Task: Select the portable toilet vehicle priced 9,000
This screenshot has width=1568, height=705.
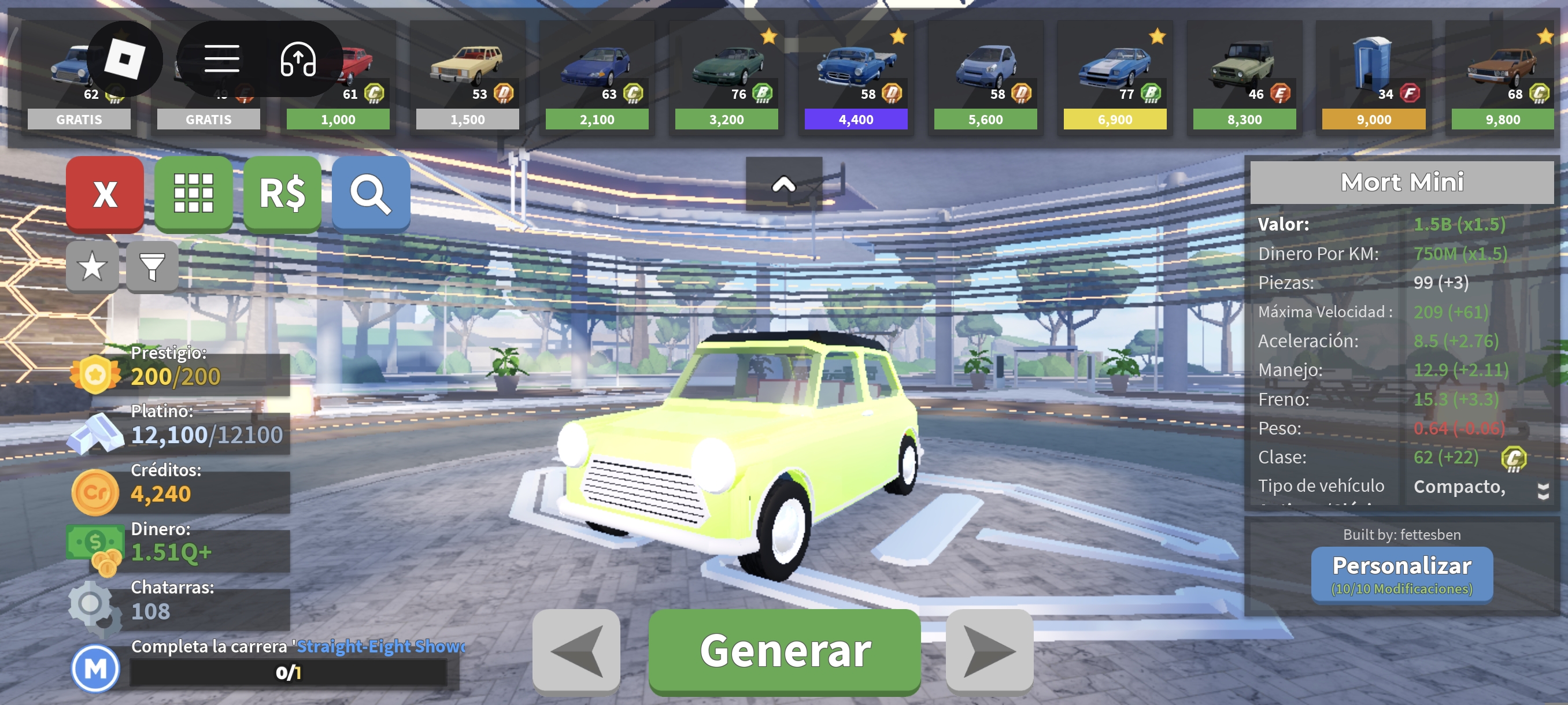Action: click(1373, 76)
